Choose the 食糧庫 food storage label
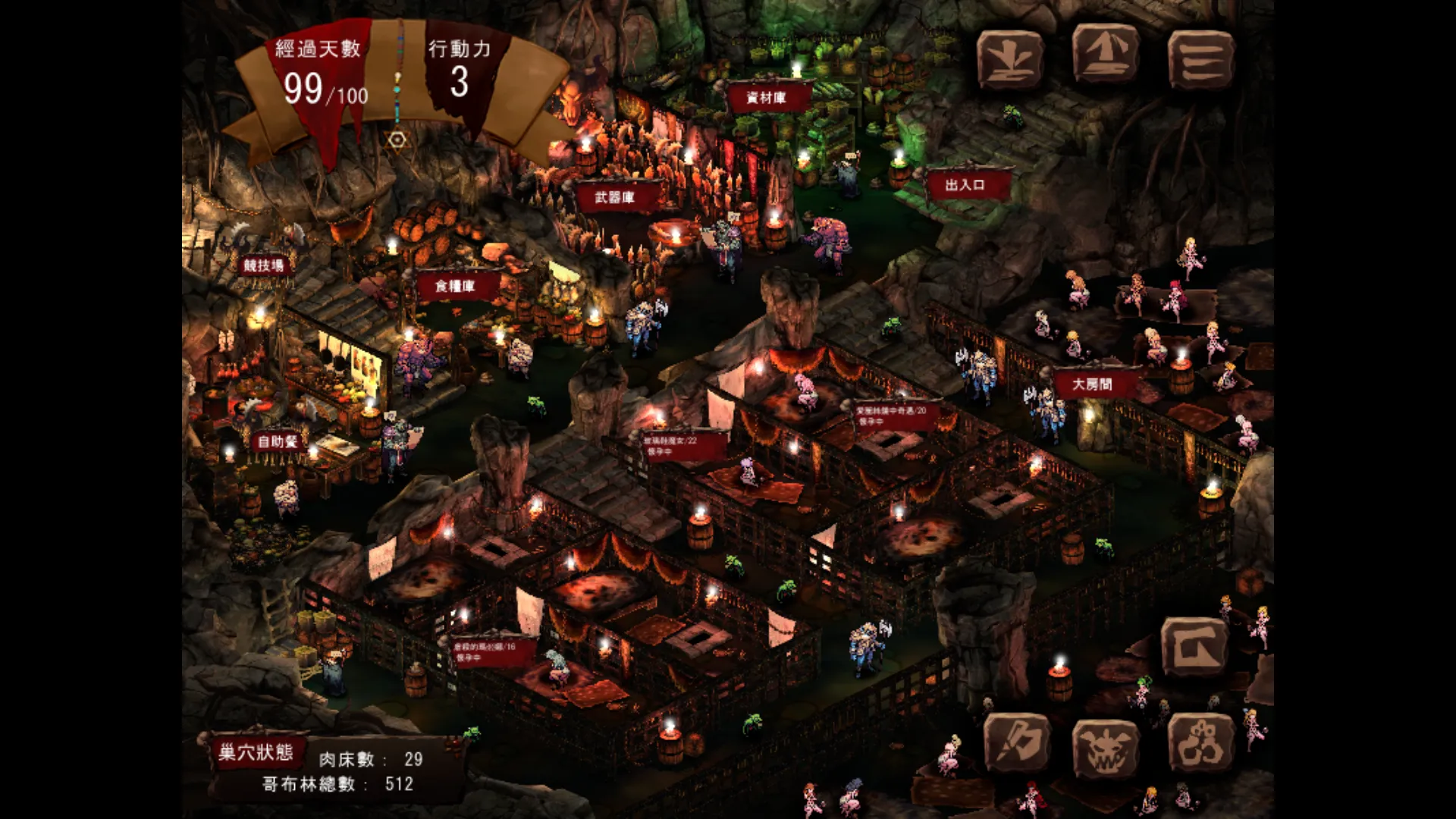Screen dimensions: 1456x819 [455, 286]
